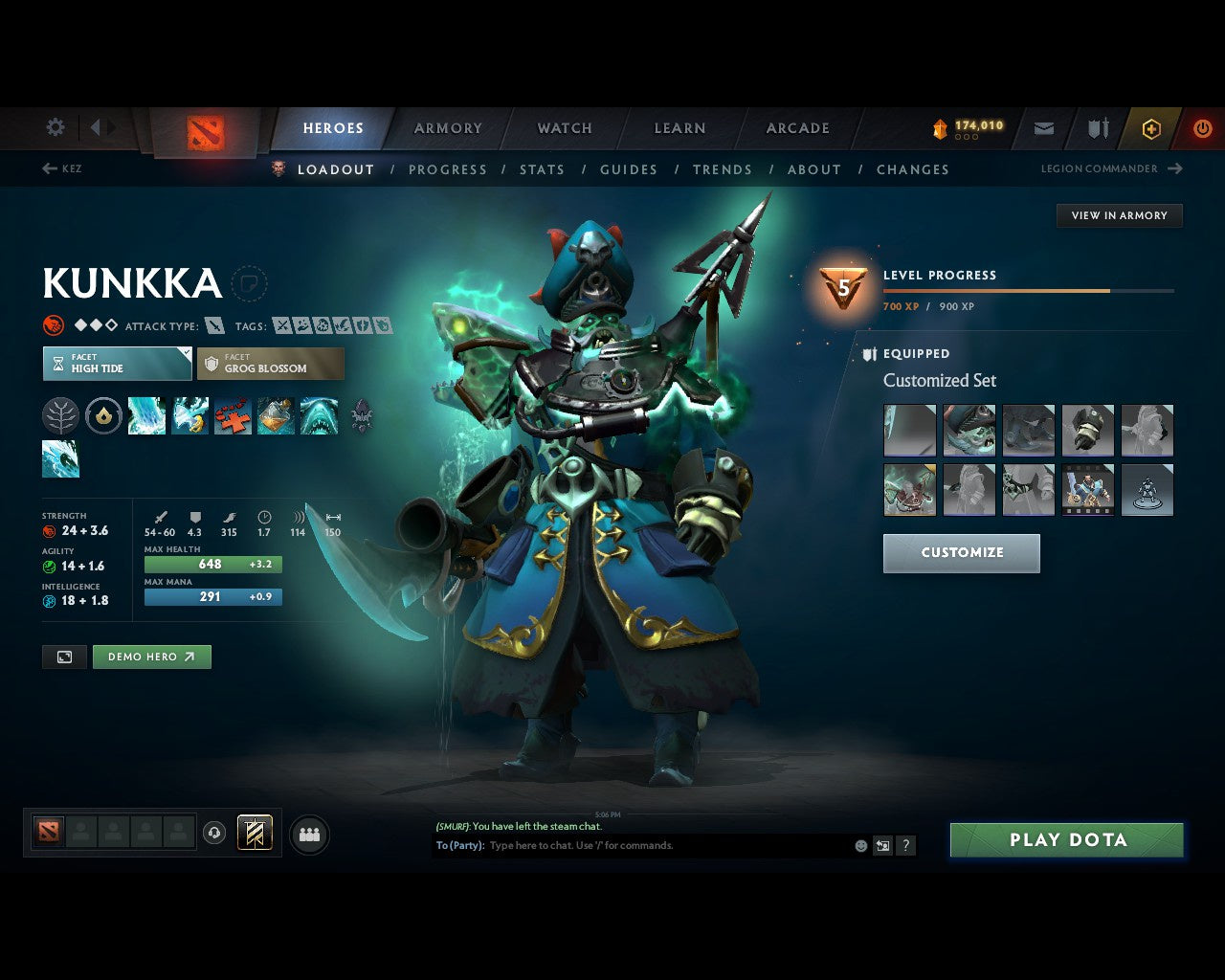Select the Tidebringer sword ability icon
The width and height of the screenshot is (1225, 980).
point(189,415)
